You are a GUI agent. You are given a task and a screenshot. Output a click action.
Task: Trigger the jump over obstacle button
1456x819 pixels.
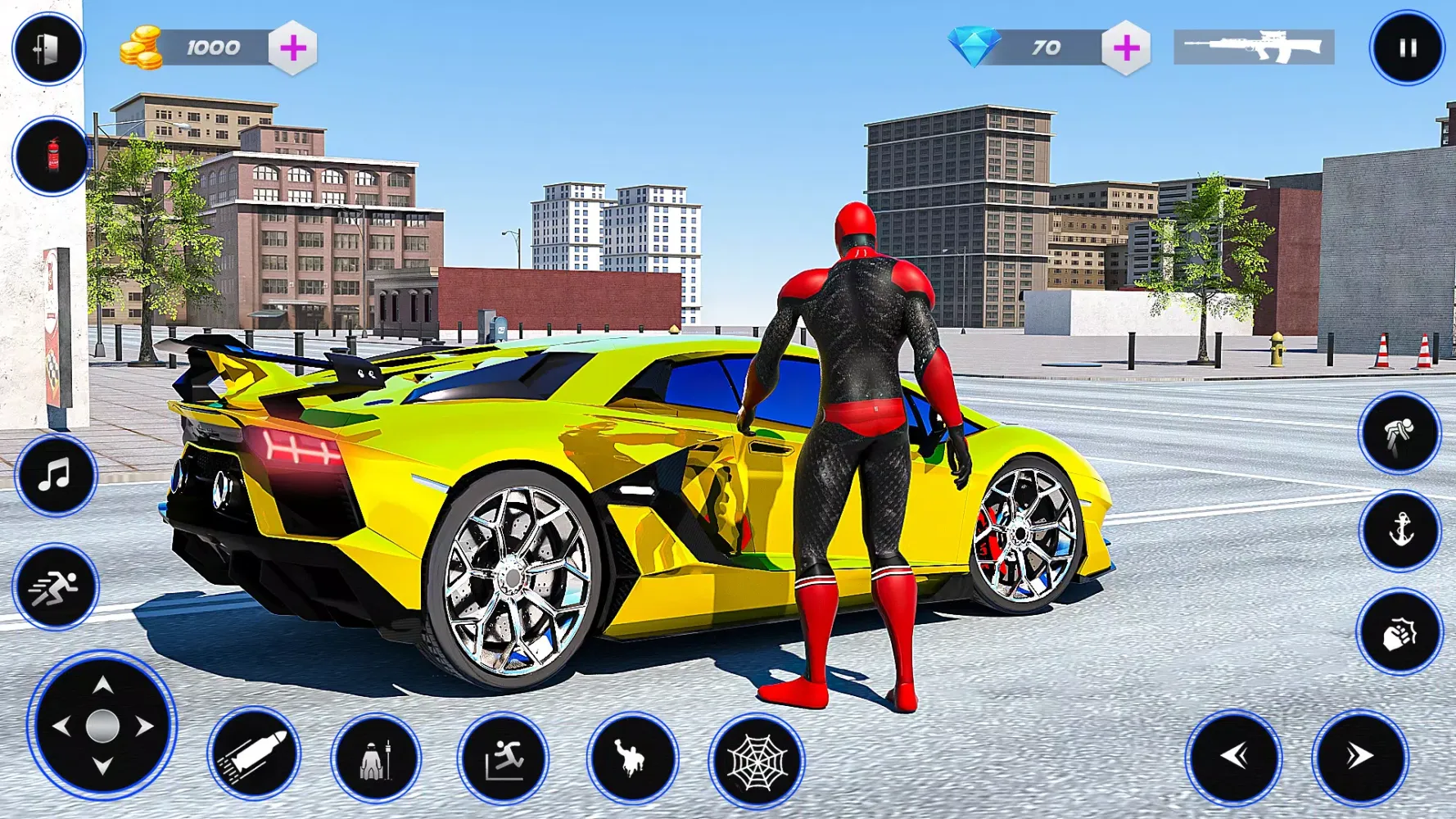[x=503, y=758]
